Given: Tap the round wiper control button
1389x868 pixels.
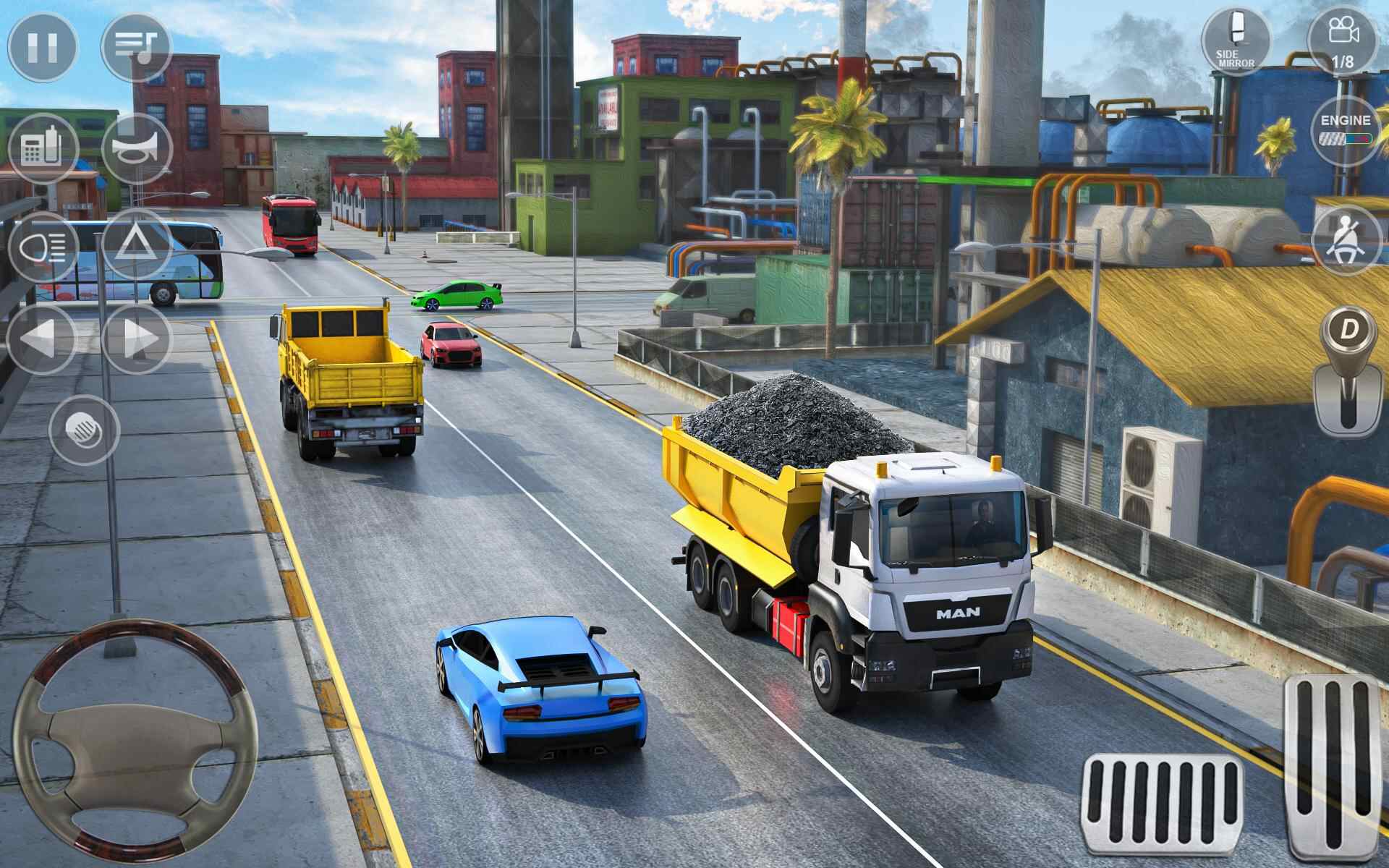Looking at the screenshot, I should point(84,430).
